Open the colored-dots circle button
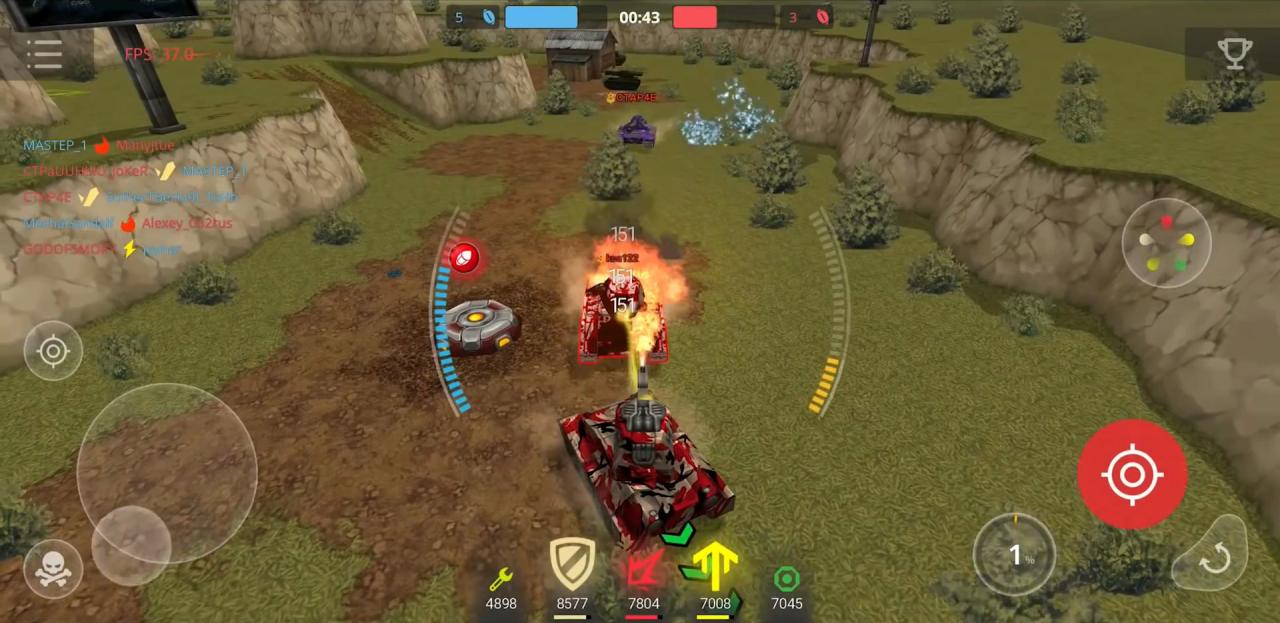This screenshot has height=623, width=1280. [1166, 243]
